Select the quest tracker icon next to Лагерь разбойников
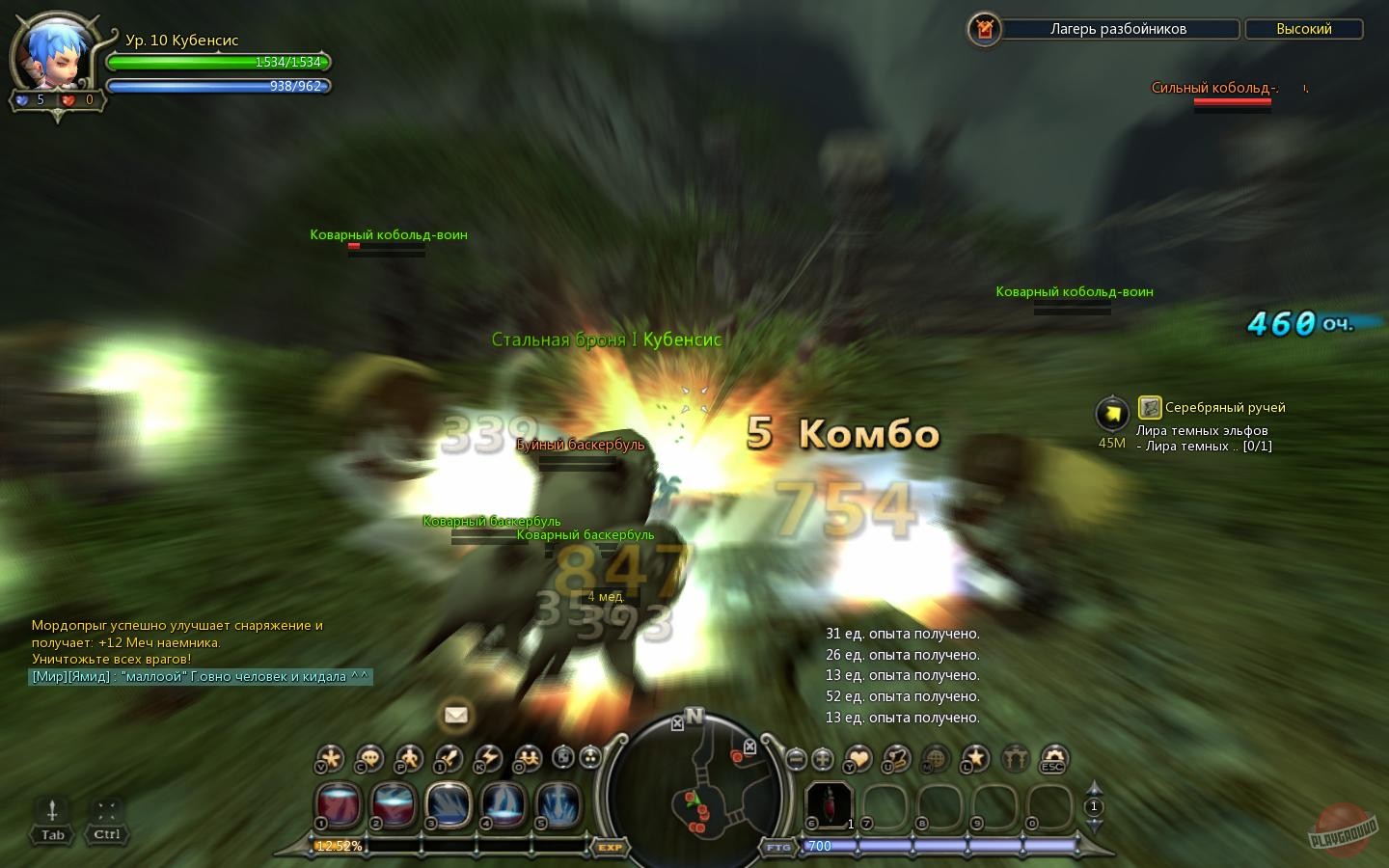The width and height of the screenshot is (1389, 868). [983, 29]
